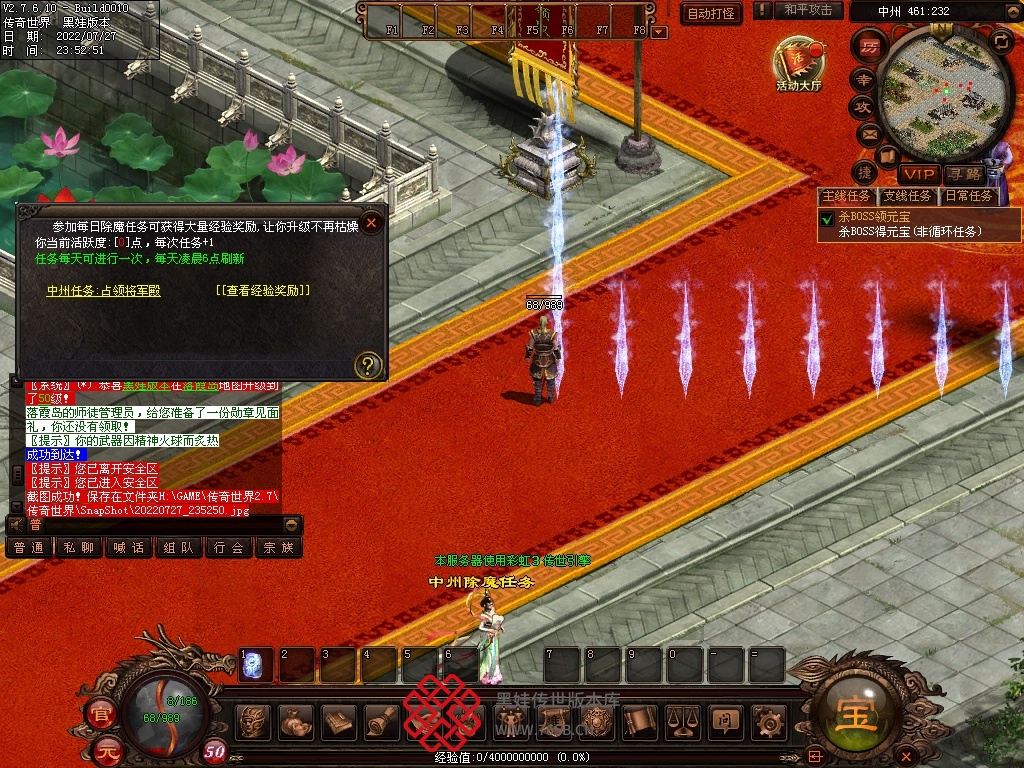The height and width of the screenshot is (768, 1024).
Task: Select the 私聊 private chat channel
Action: [78, 547]
